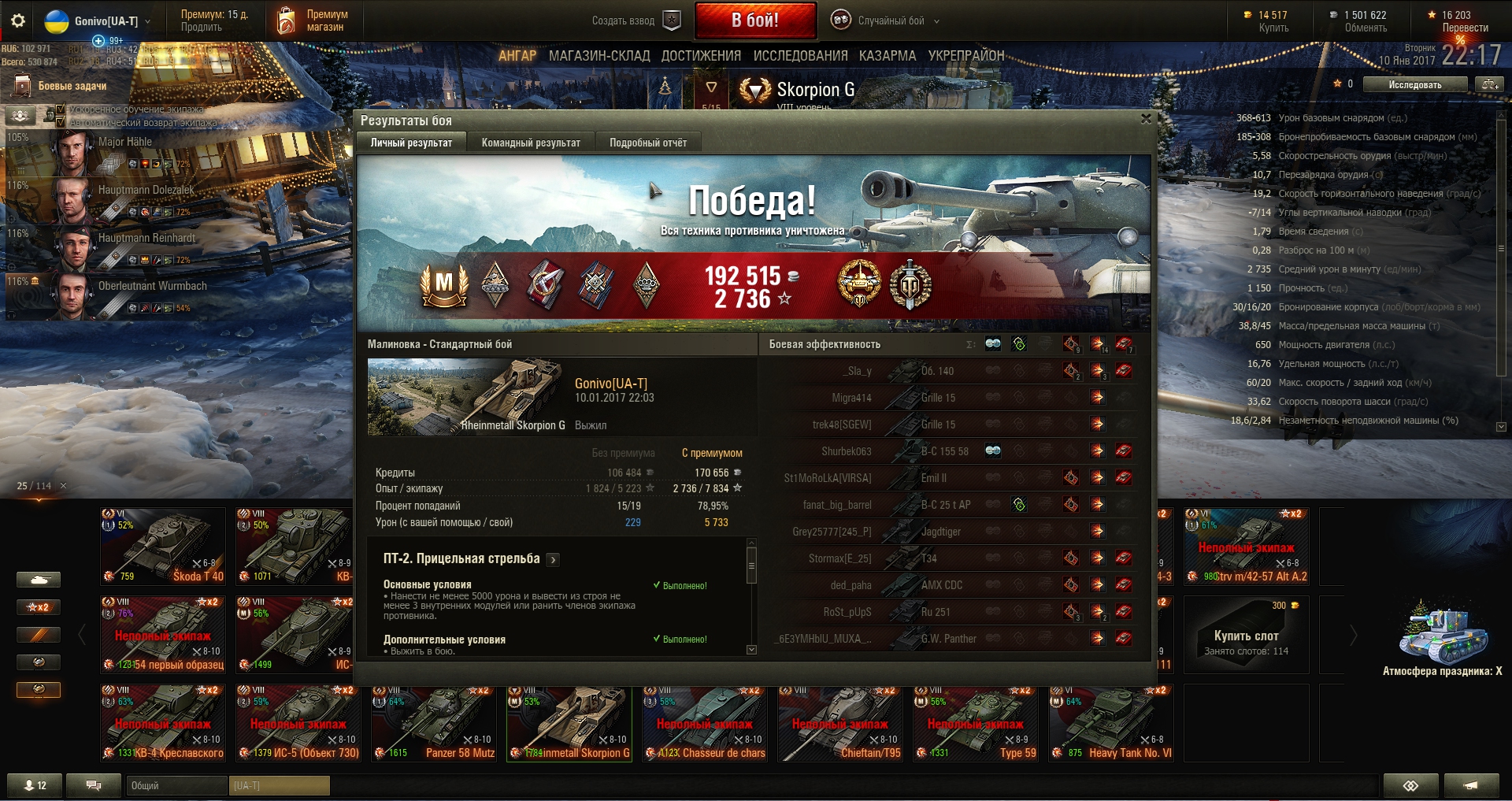This screenshot has width=1512, height=801.
Task: Open the "Подробный отчёт" tab
Action: [x=647, y=143]
